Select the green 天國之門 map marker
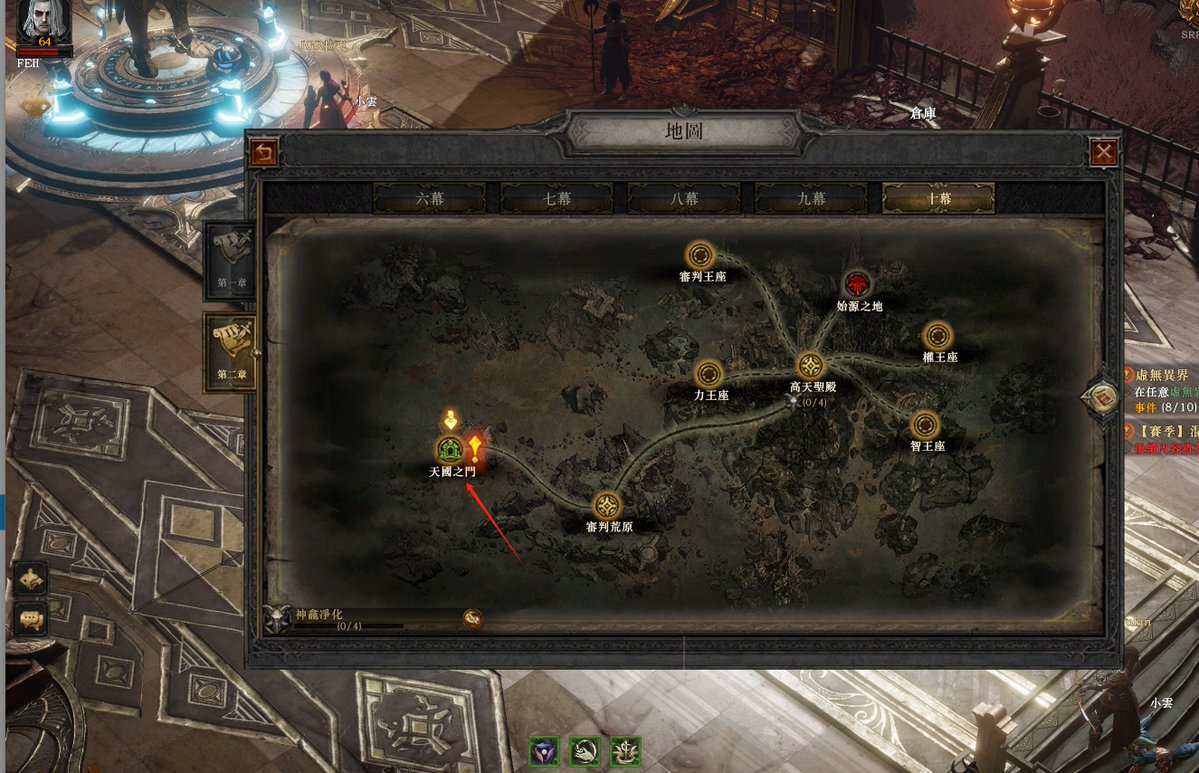The image size is (1199, 773). click(x=450, y=450)
